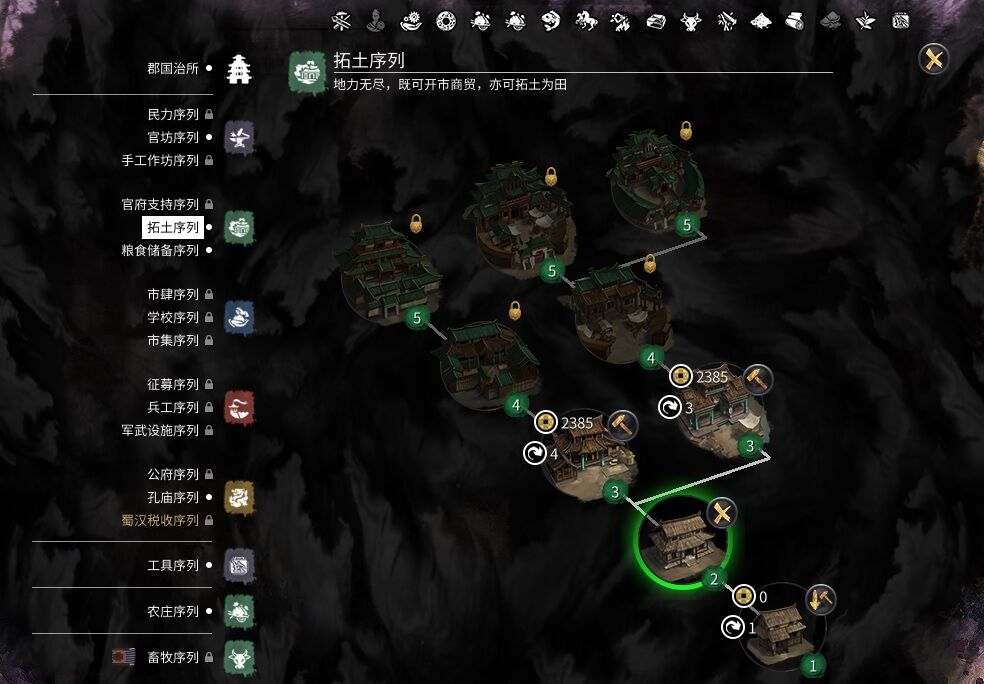Select the 孔庙序列 chain
The image size is (984, 684).
click(173, 497)
